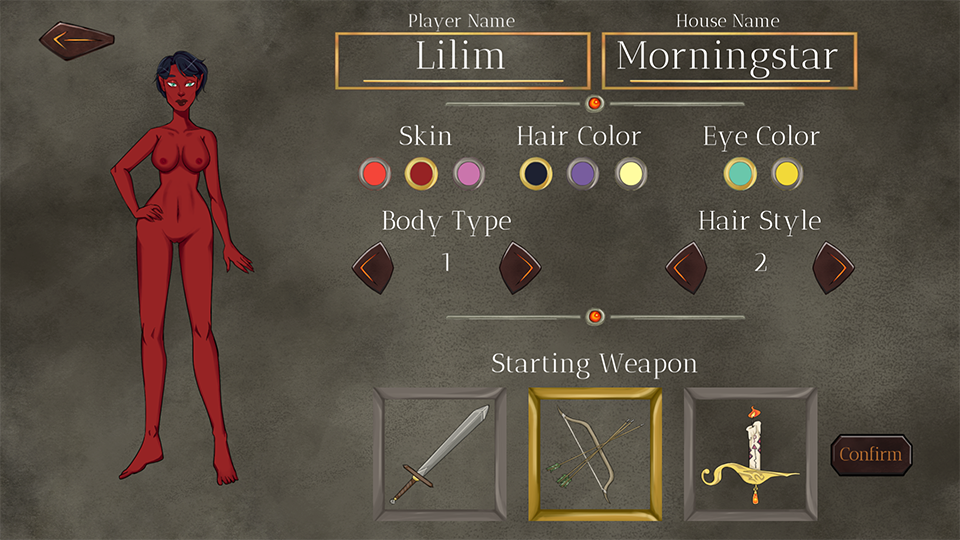This screenshot has height=540, width=960.
Task: Choose the purple hair color swatch
Action: tap(583, 174)
